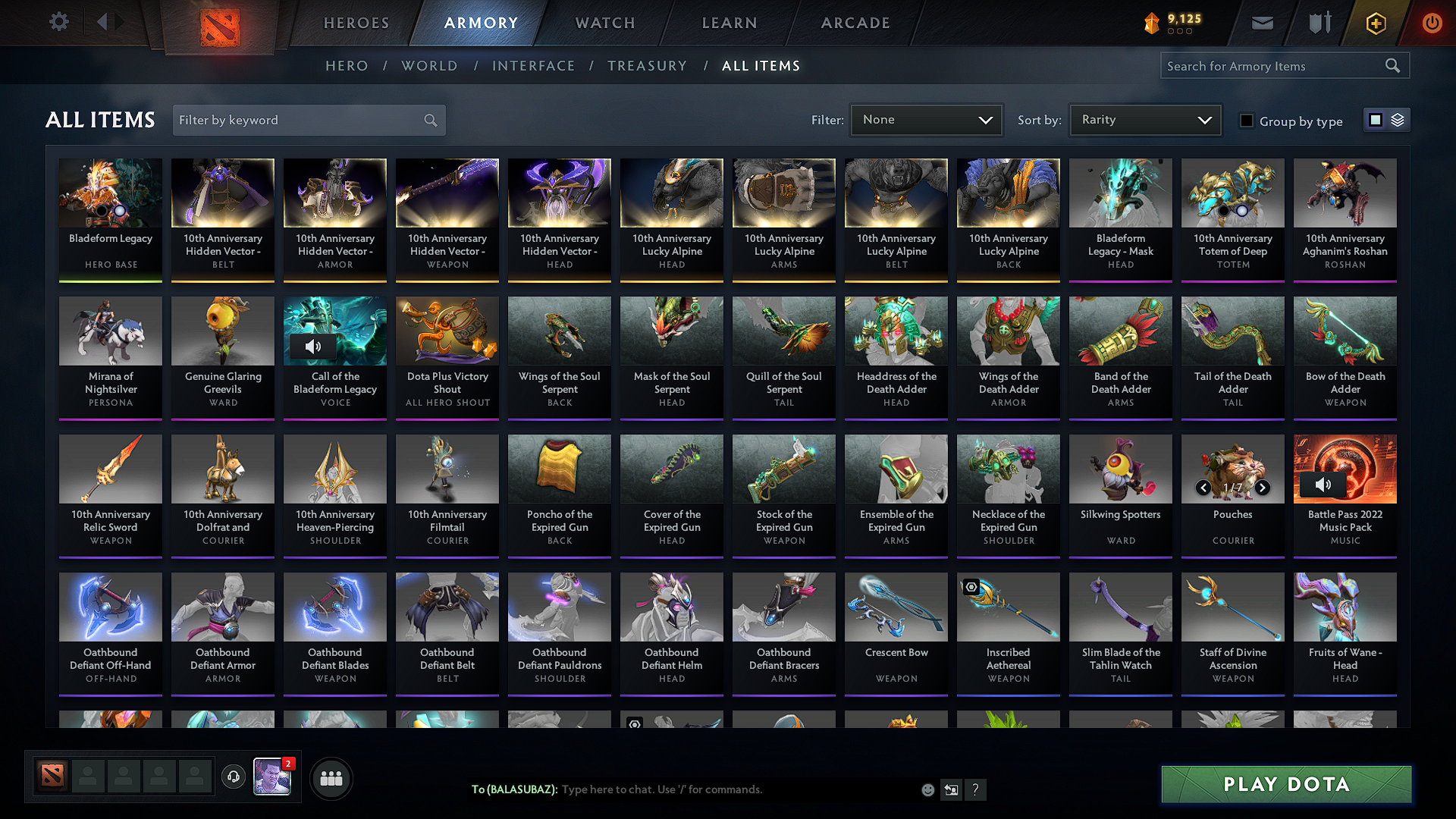Open the friends list icon near chat

tap(331, 778)
